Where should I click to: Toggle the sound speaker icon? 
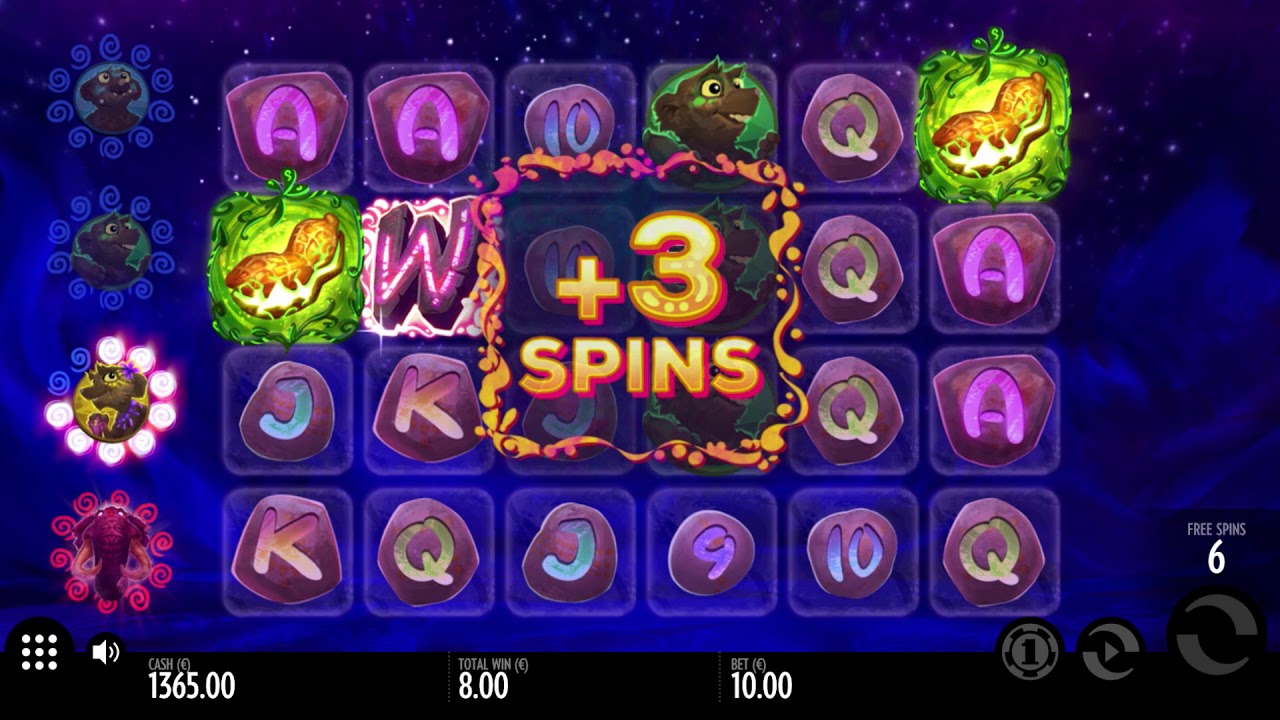pos(105,653)
